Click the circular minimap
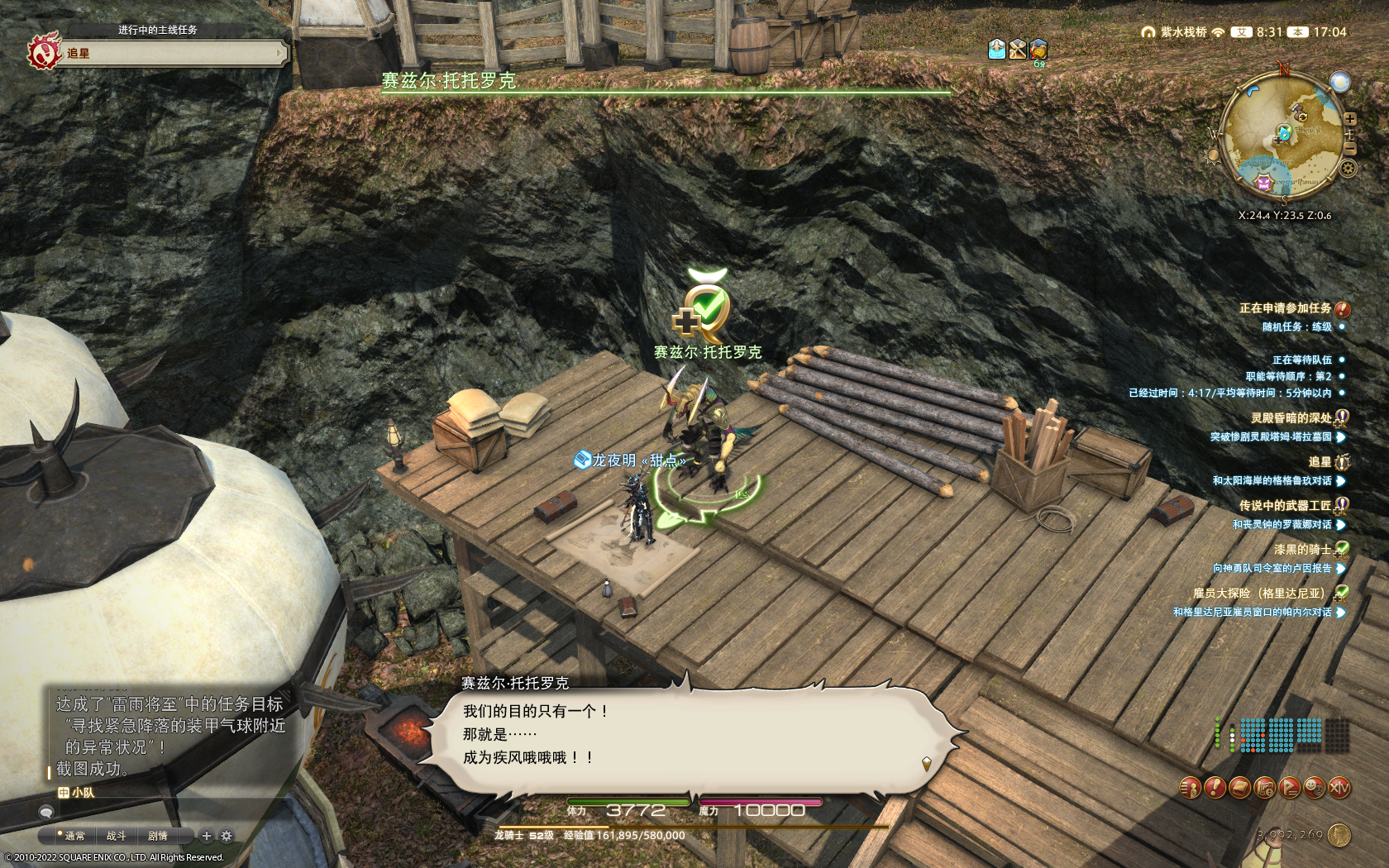 pos(1282,137)
